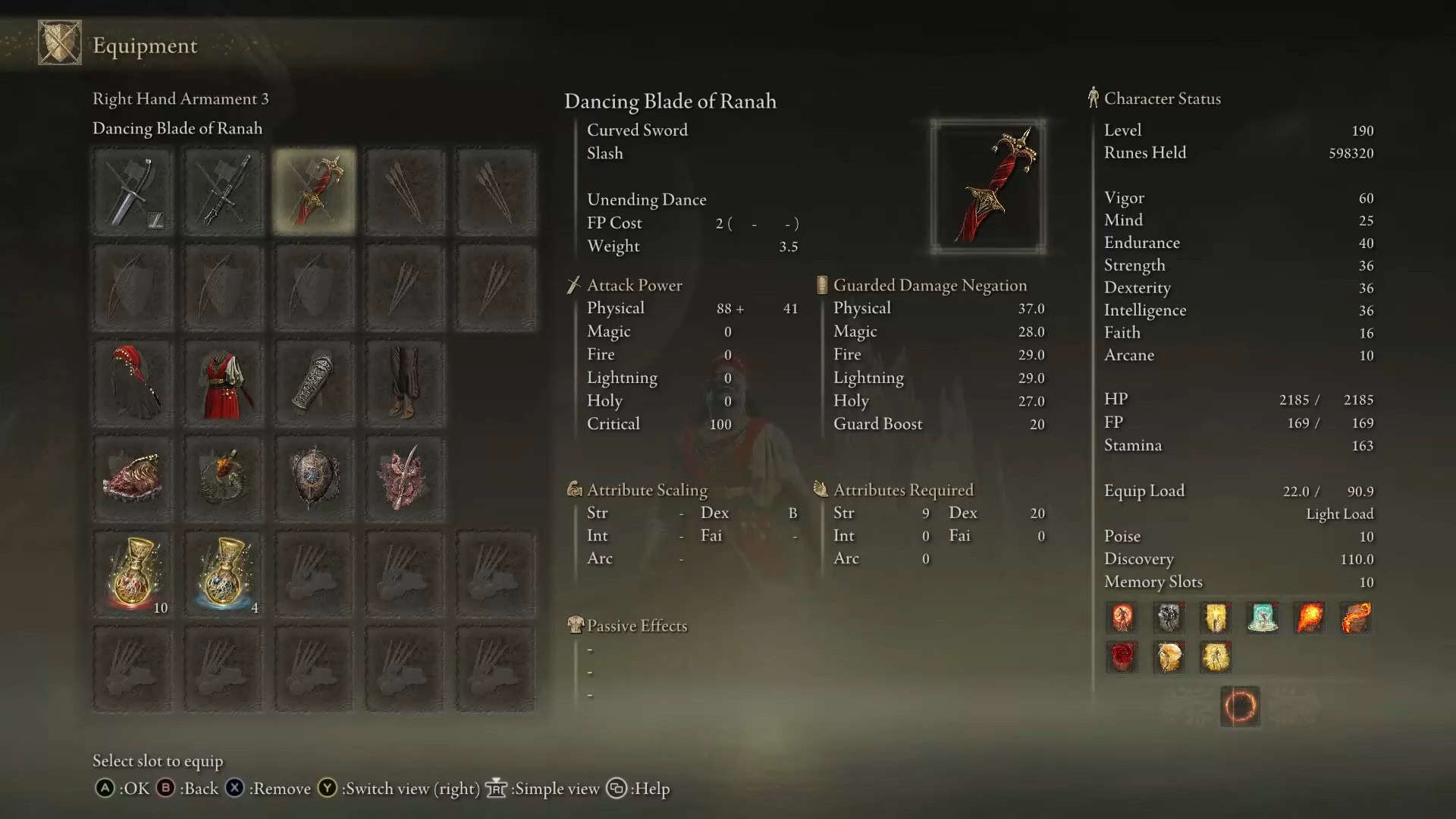The image size is (1456, 819).
Task: Click the fiery ring Great Rune icon
Action: tap(1240, 707)
